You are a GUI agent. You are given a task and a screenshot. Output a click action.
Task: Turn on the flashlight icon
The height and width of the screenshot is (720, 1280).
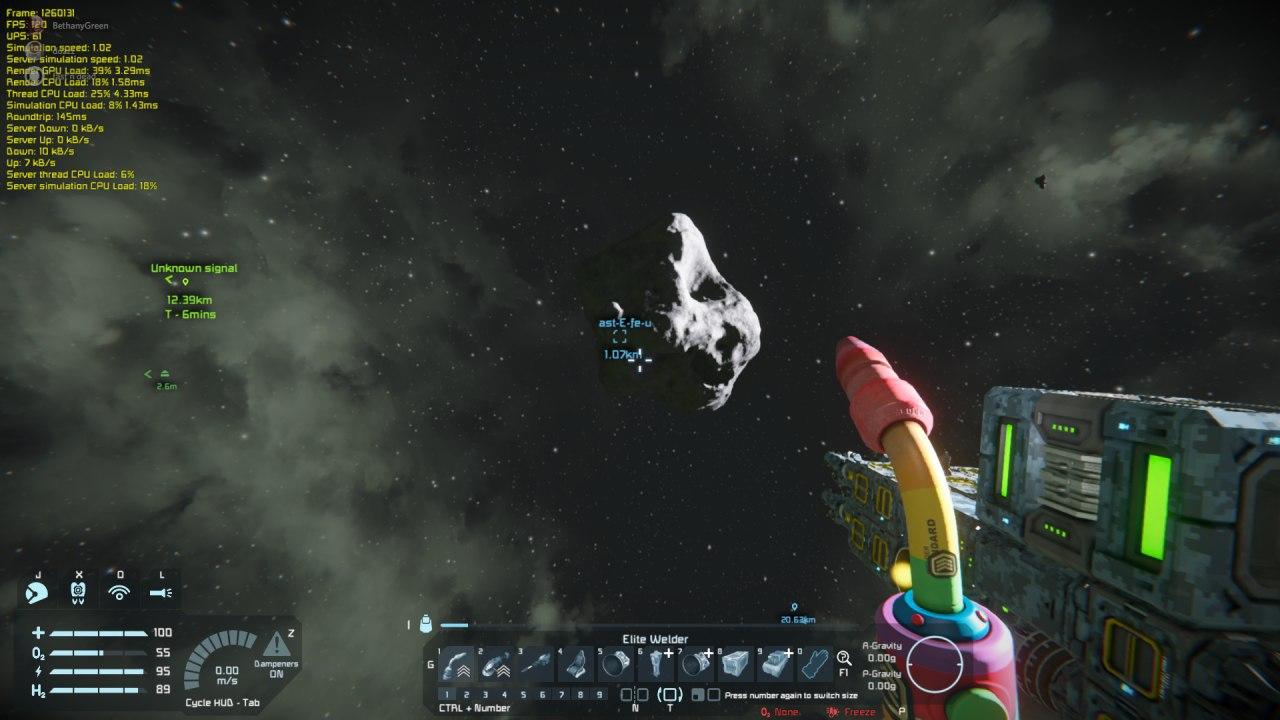[x=161, y=592]
